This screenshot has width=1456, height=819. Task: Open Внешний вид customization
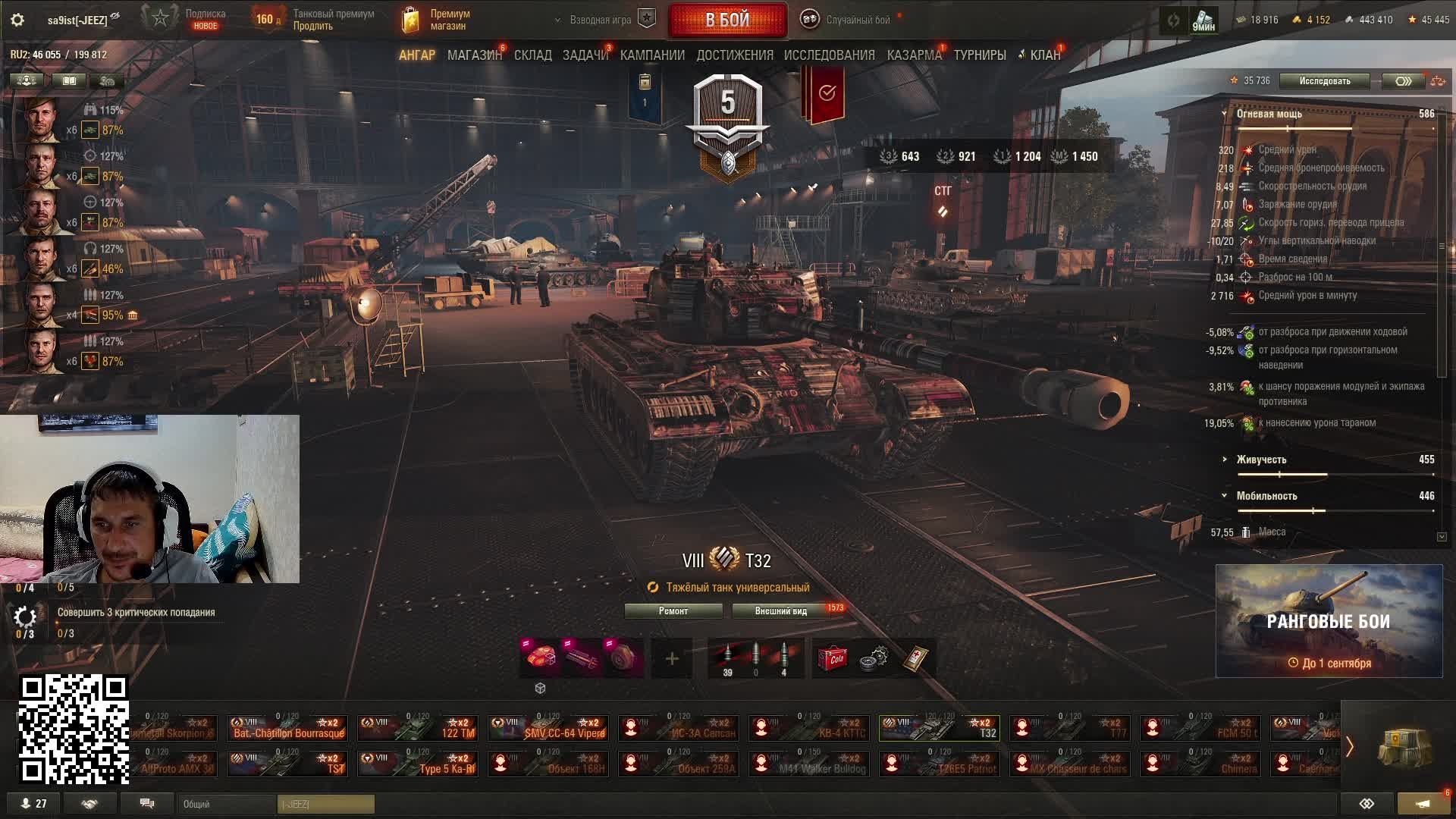click(x=781, y=611)
